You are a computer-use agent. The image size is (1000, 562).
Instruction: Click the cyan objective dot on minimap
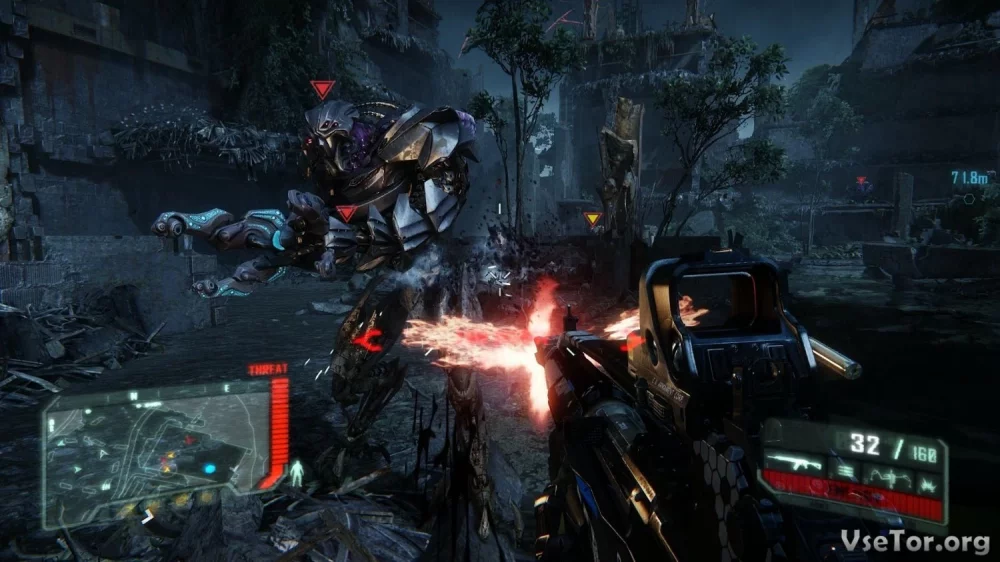(x=210, y=467)
